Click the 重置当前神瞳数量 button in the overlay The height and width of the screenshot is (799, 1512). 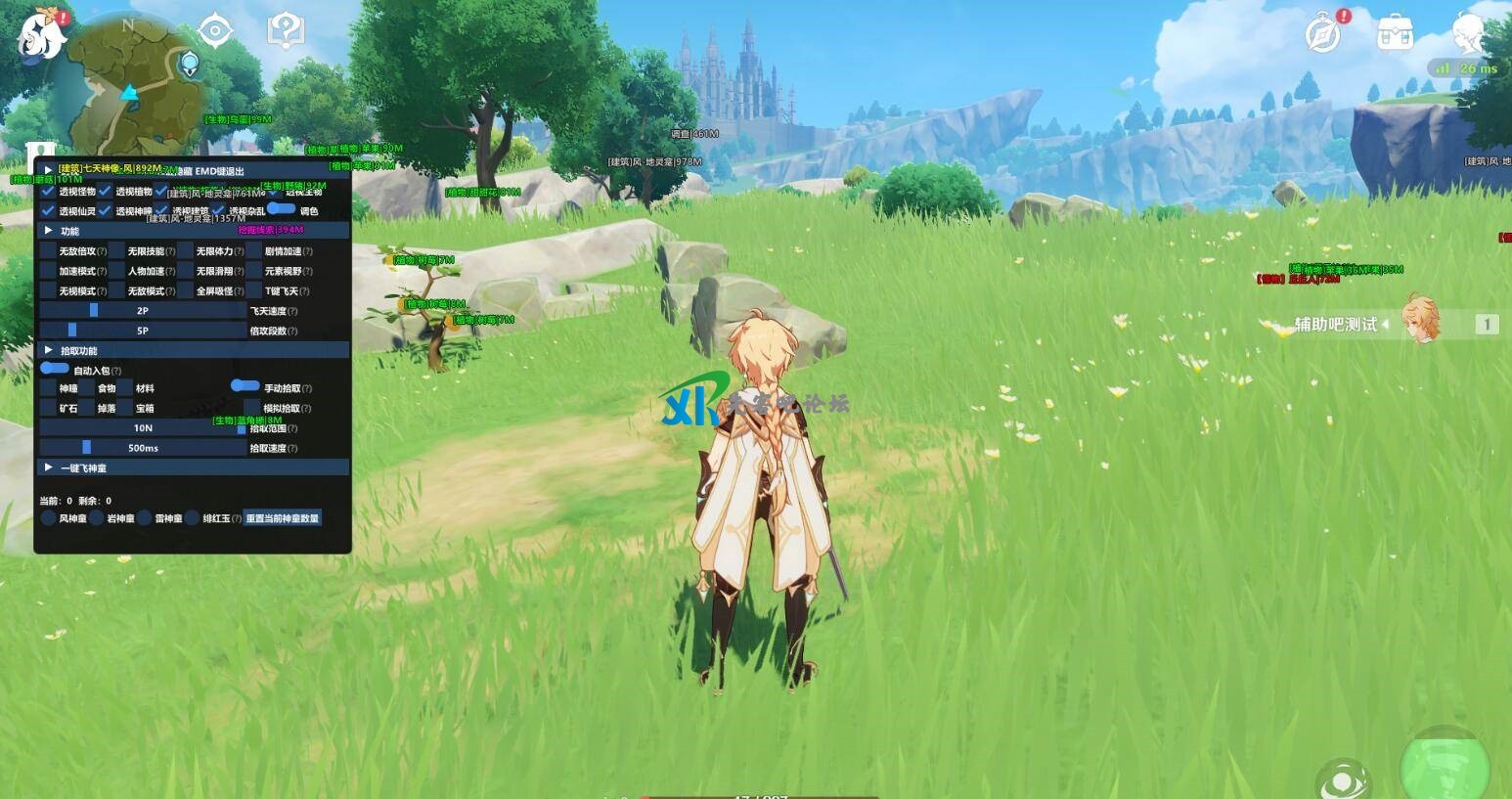coord(283,518)
